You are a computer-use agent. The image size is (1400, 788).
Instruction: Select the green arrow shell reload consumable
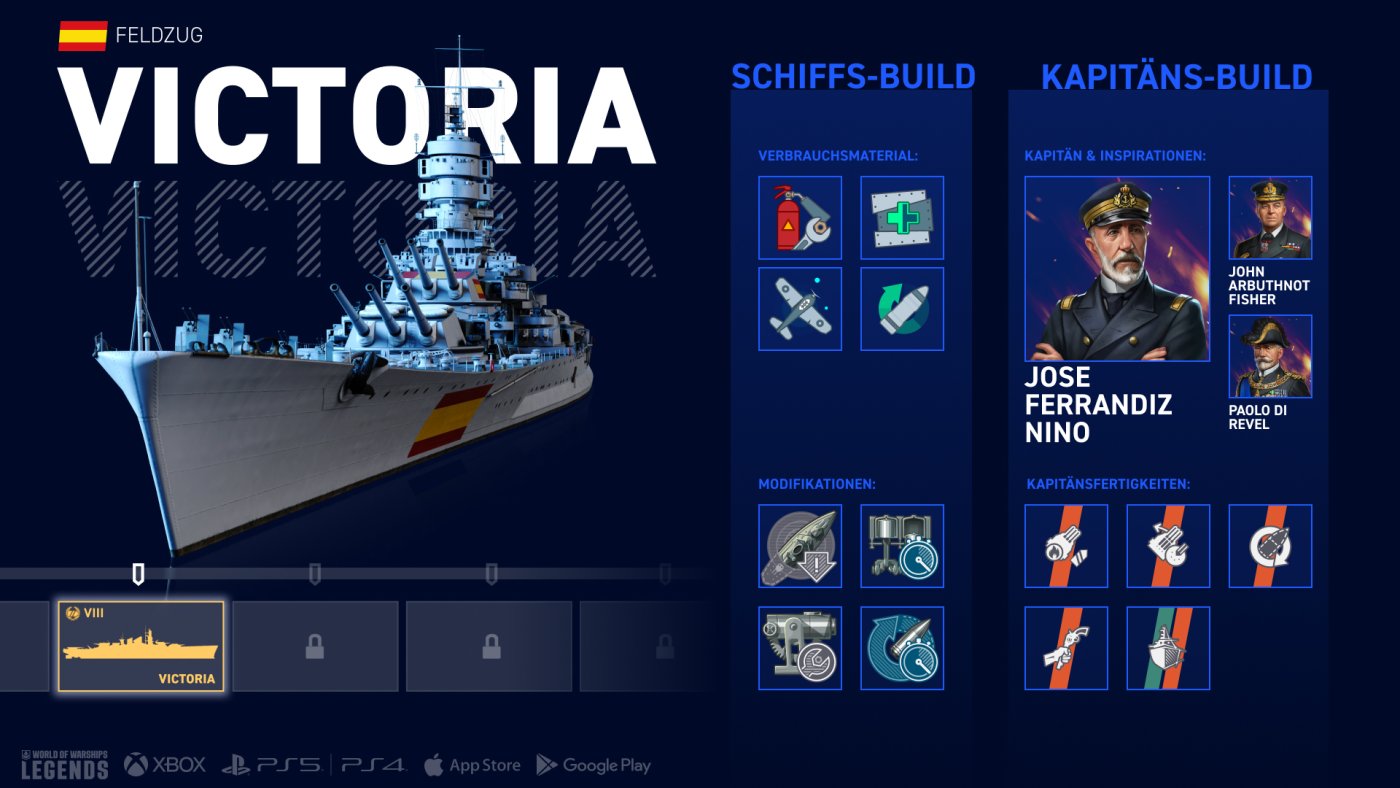[x=902, y=309]
